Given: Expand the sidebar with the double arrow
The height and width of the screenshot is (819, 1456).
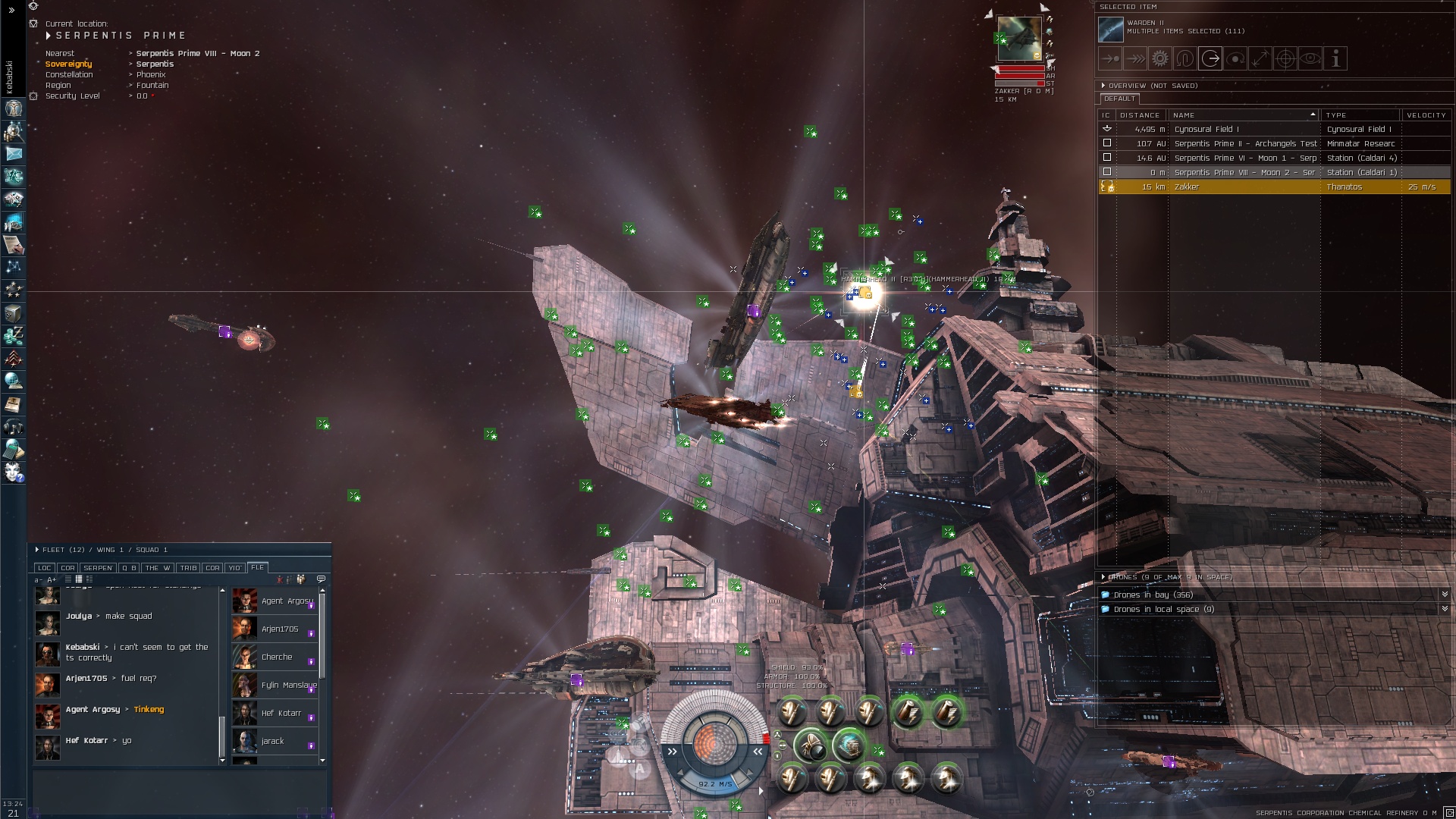Looking at the screenshot, I should [11, 11].
